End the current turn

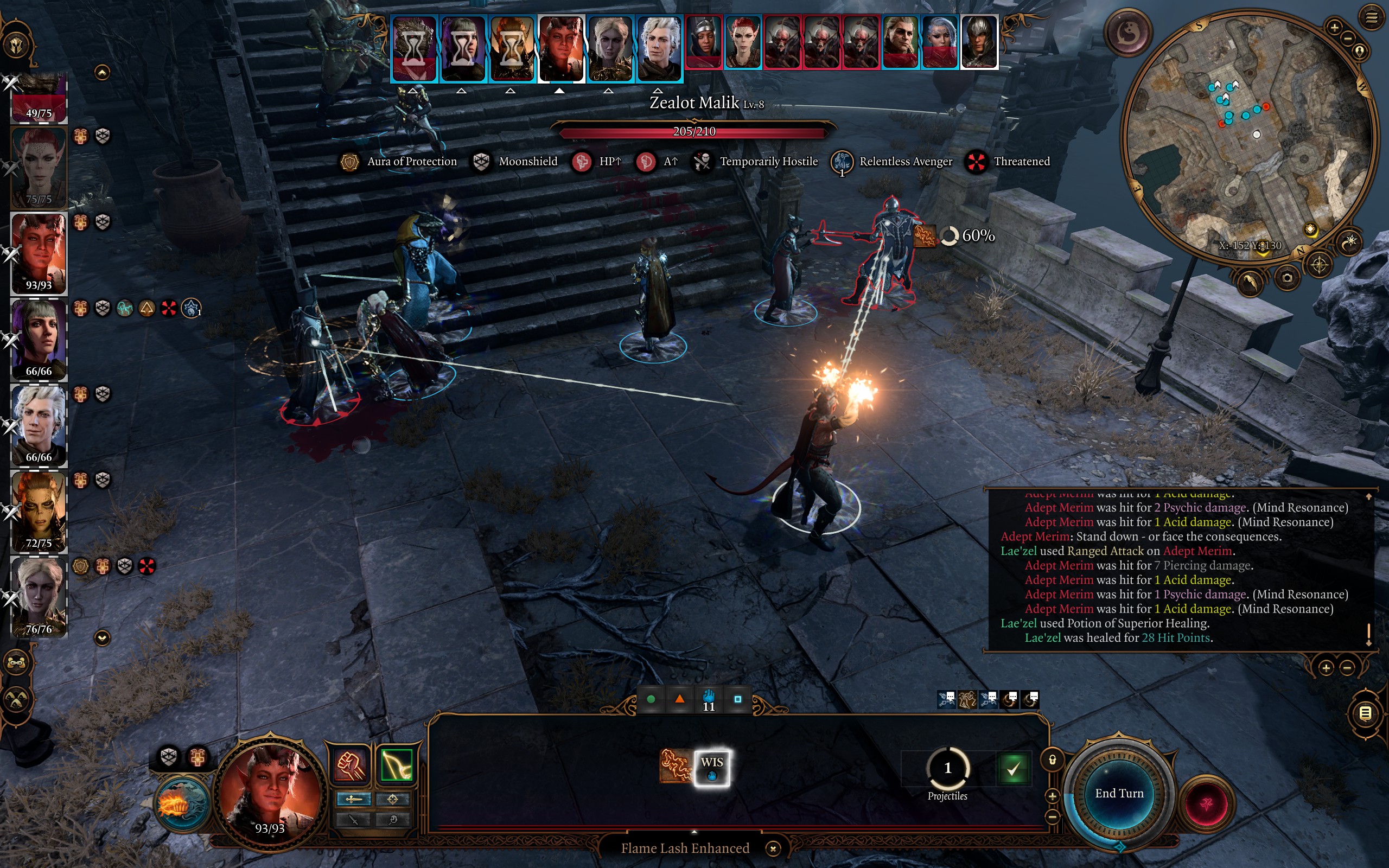click(1119, 793)
